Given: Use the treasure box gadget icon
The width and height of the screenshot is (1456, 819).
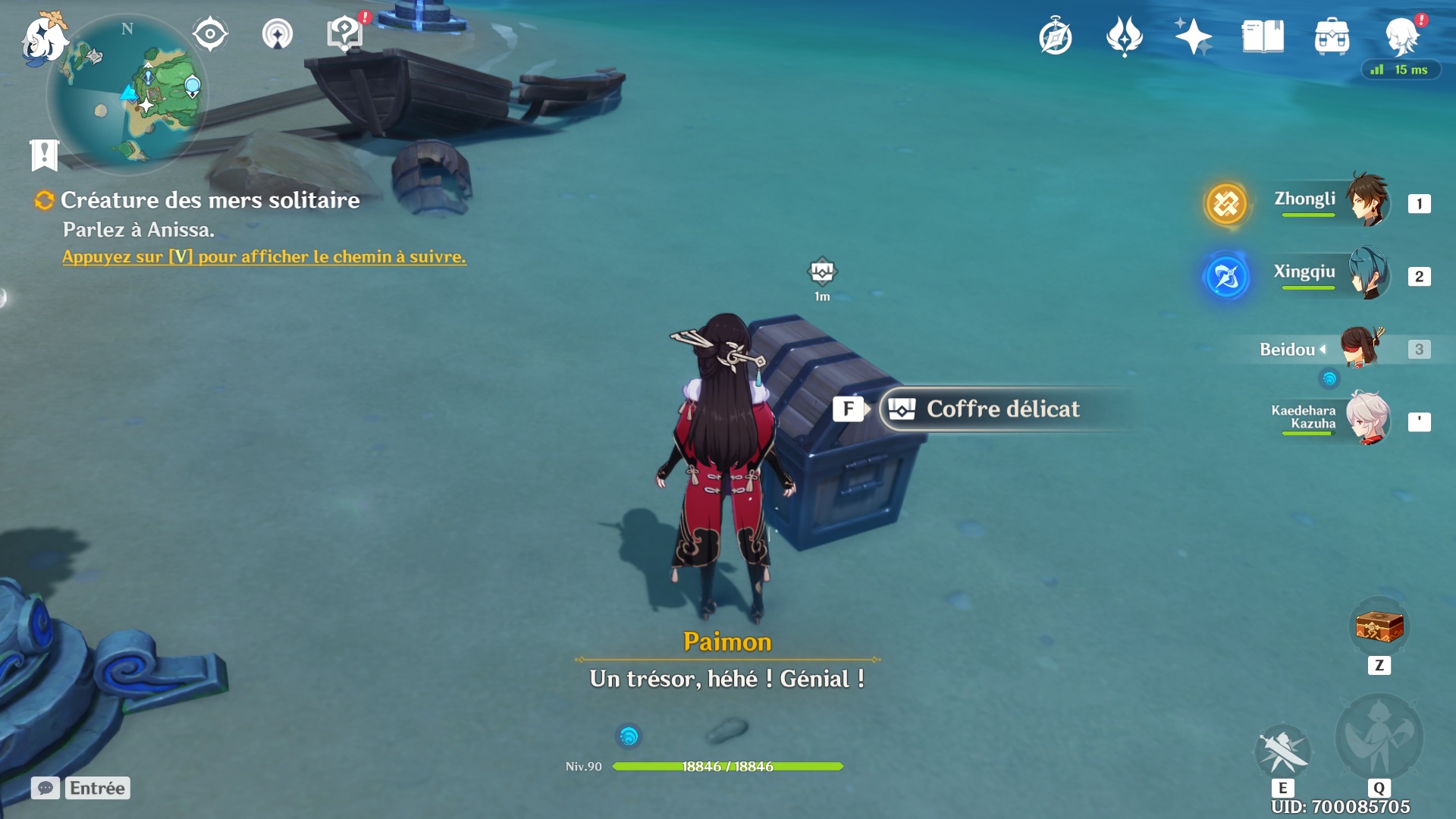Looking at the screenshot, I should pos(1379,628).
